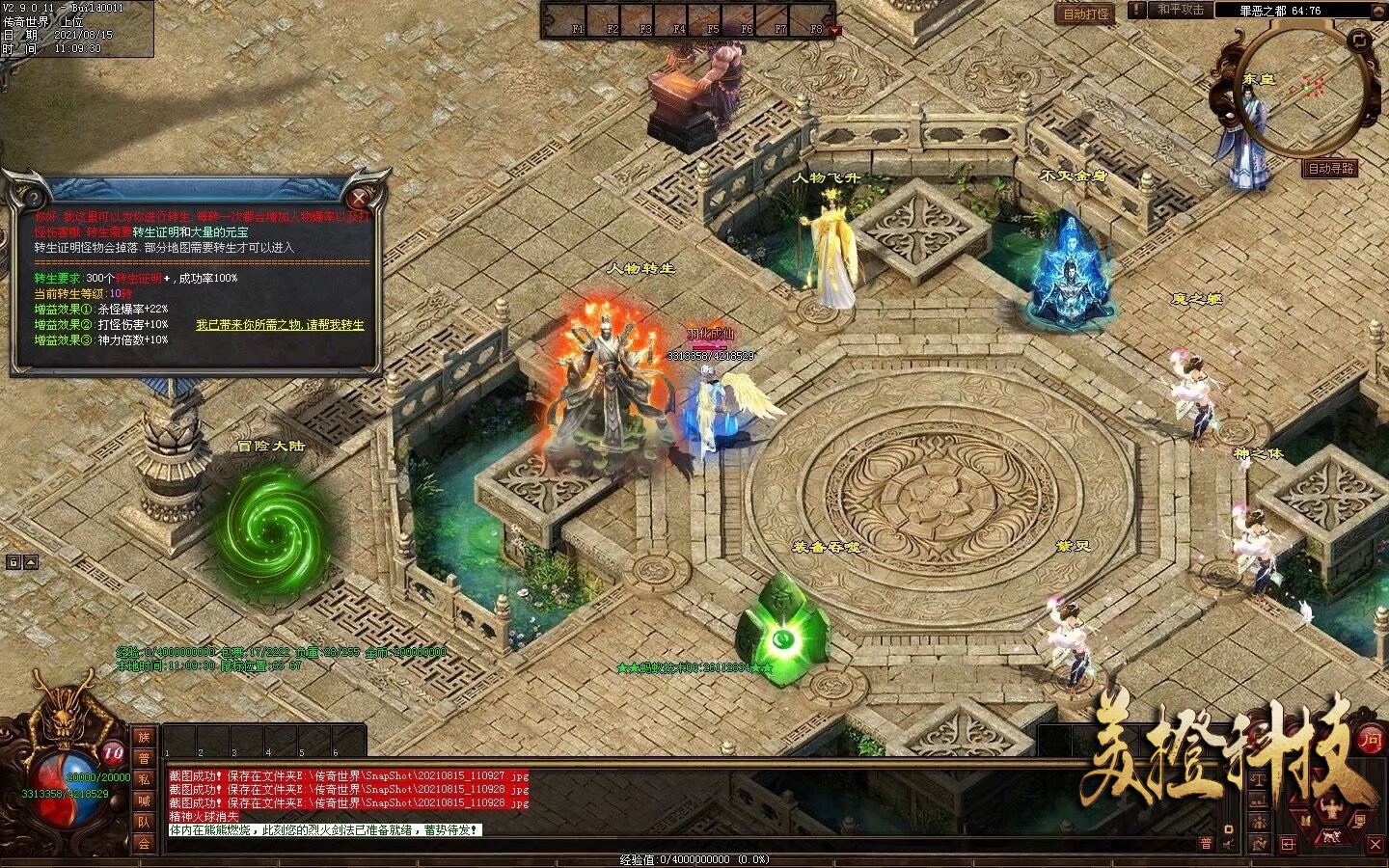Choose the yellow 请帮我转生 reply link

[280, 325]
